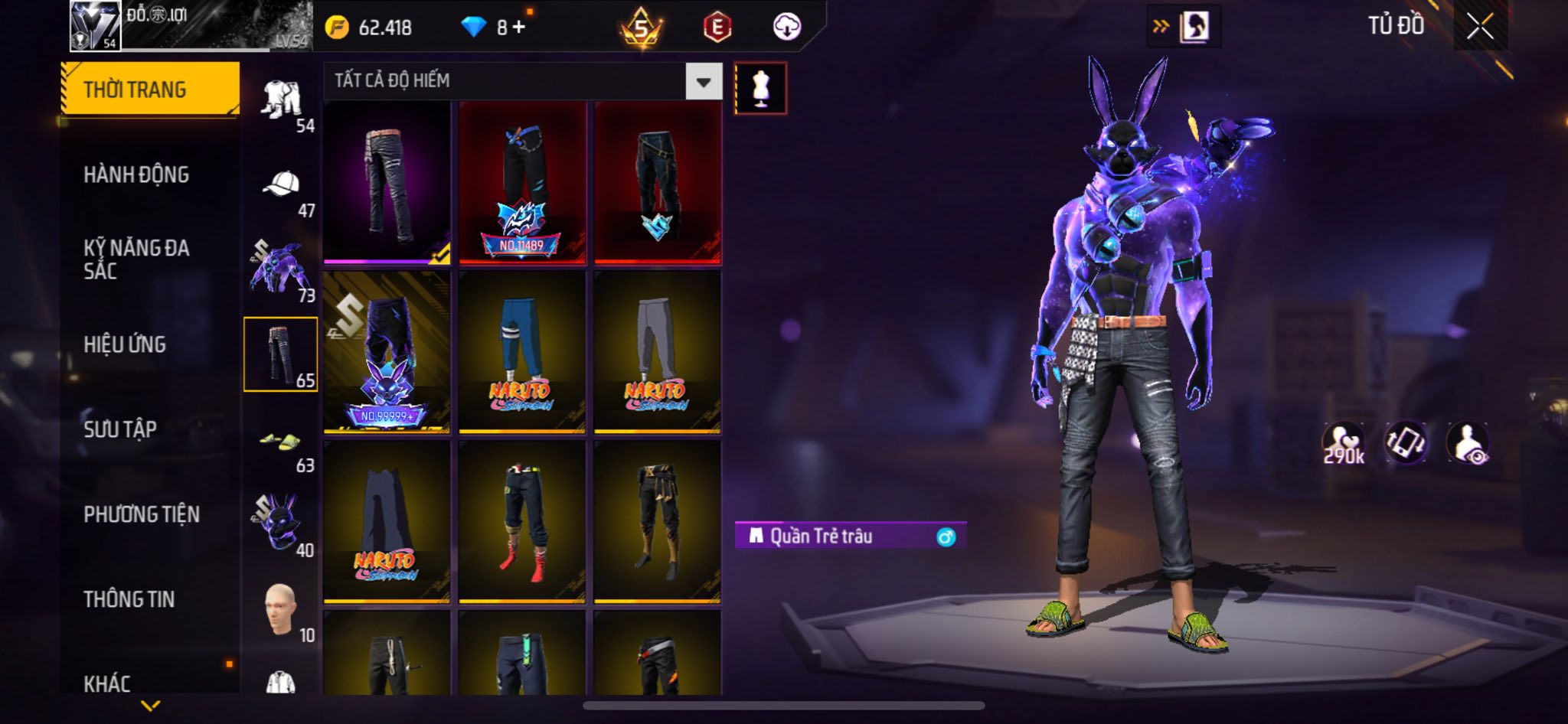Viewport: 1568px width, 724px height.
Task: Close the Tủ Đồ wardrobe screen
Action: 1480,27
